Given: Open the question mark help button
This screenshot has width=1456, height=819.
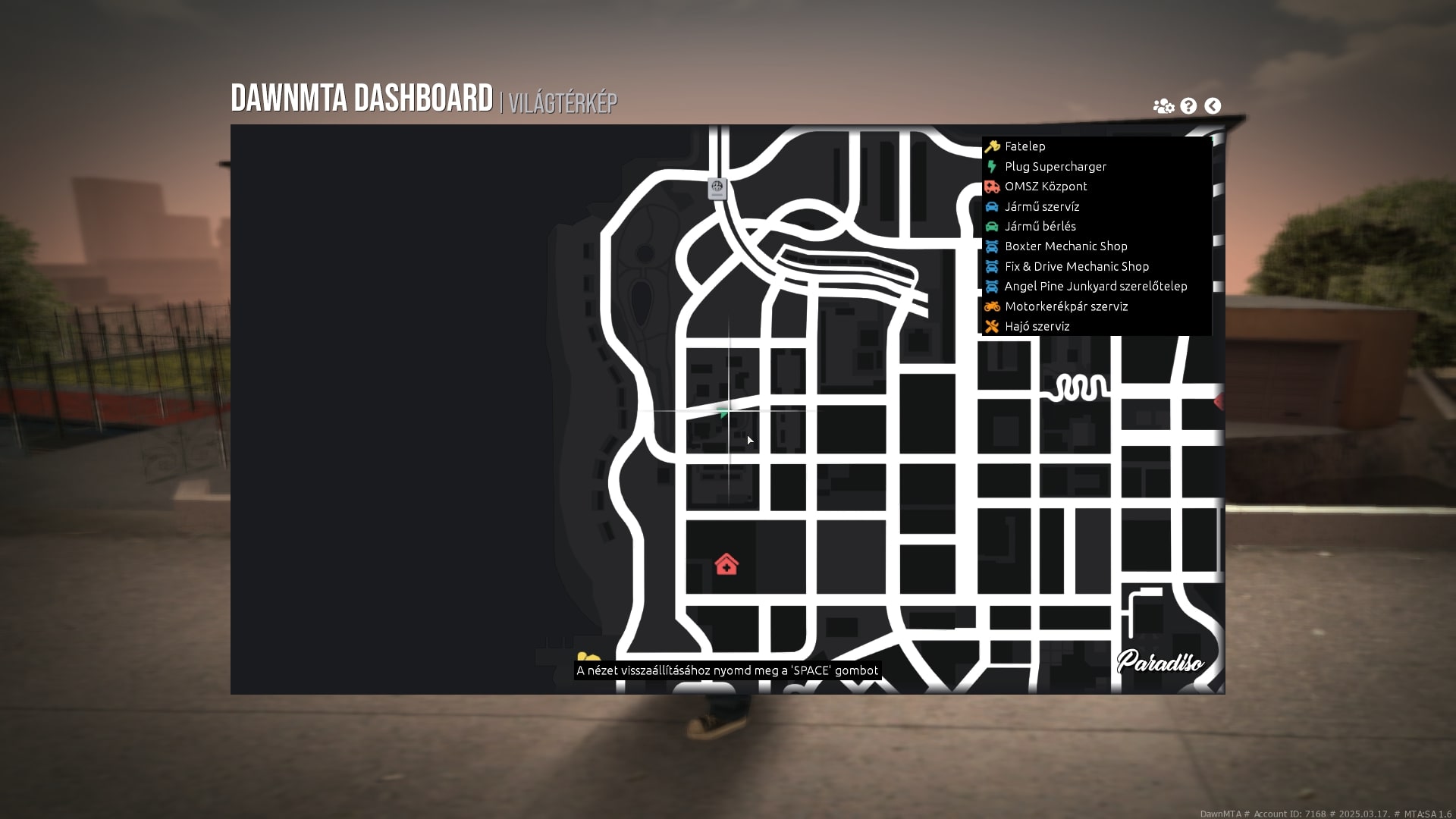Looking at the screenshot, I should [1188, 106].
